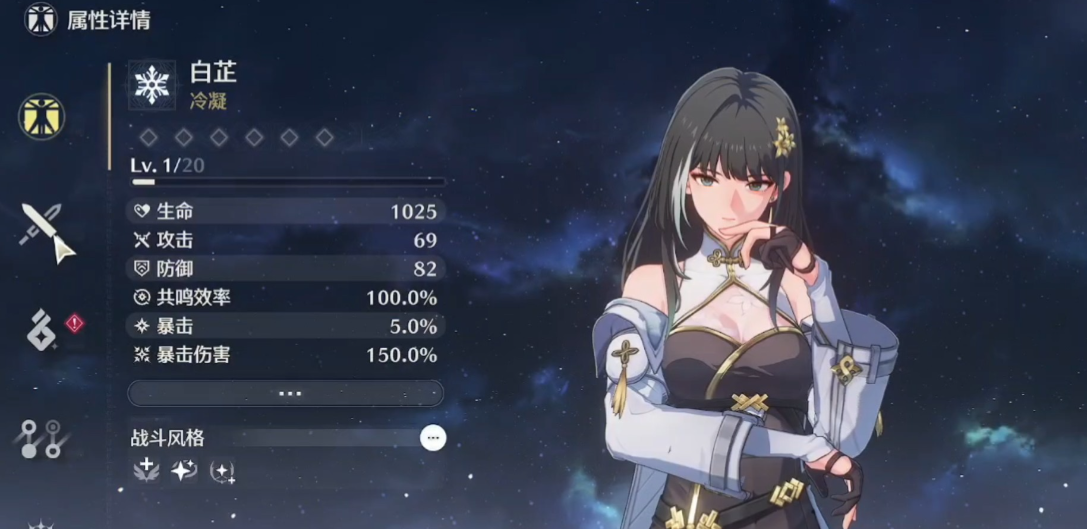Select the sparkle-with-arrow combat style icon
Screen dimensions: 1087x529
click(184, 470)
